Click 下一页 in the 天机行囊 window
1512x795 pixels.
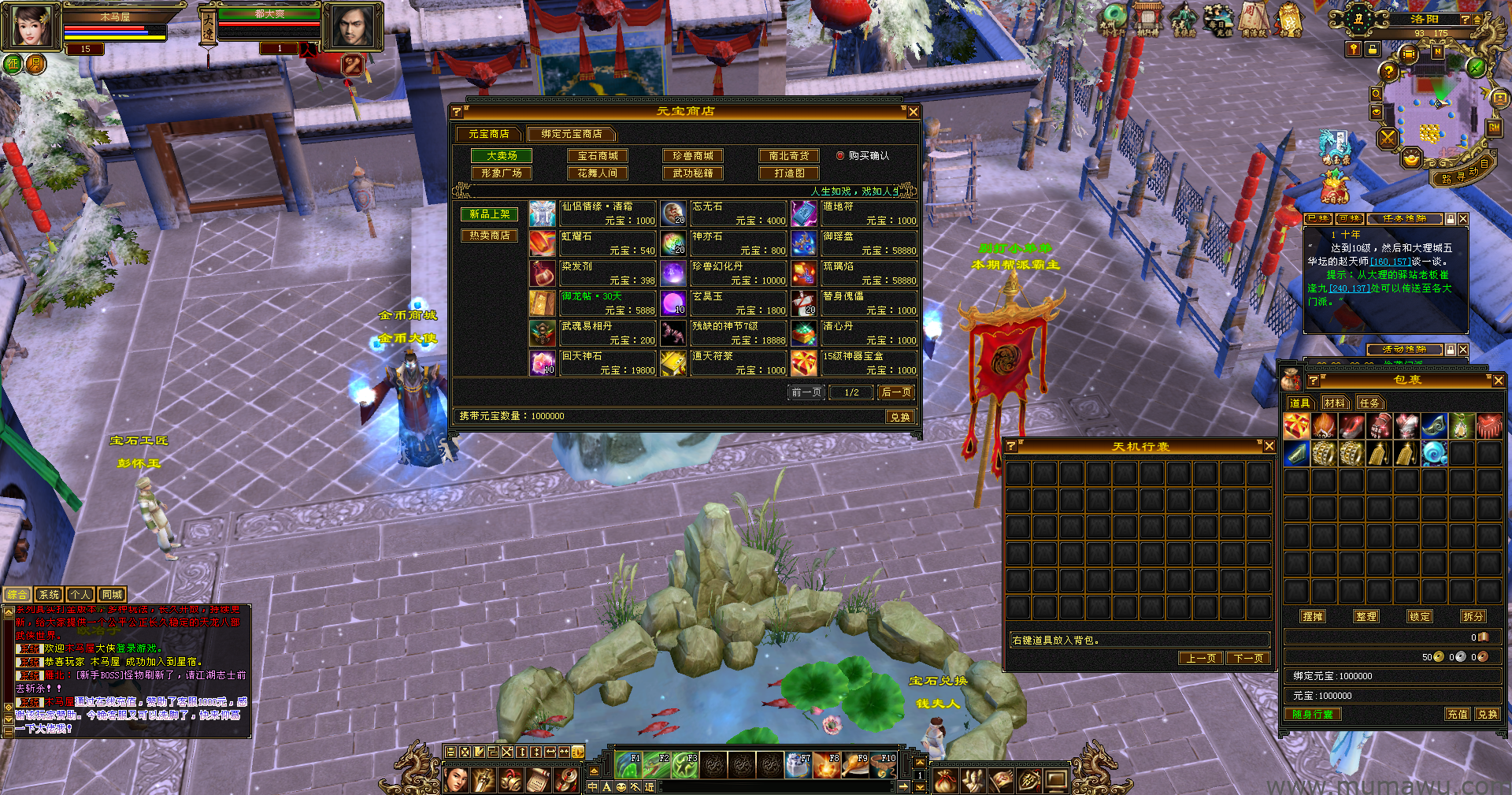pos(1248,658)
